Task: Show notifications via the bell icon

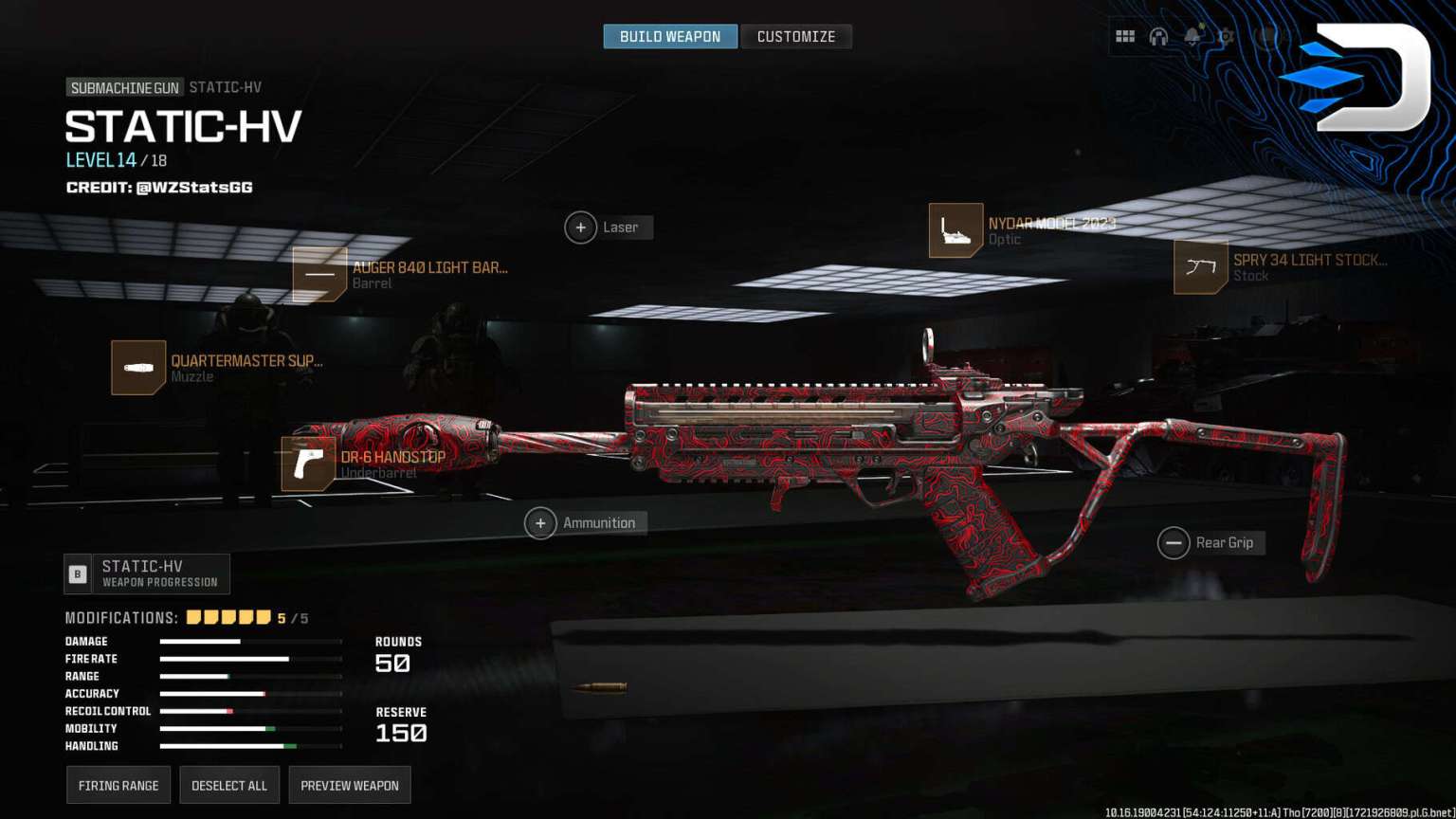Action: (x=1192, y=37)
